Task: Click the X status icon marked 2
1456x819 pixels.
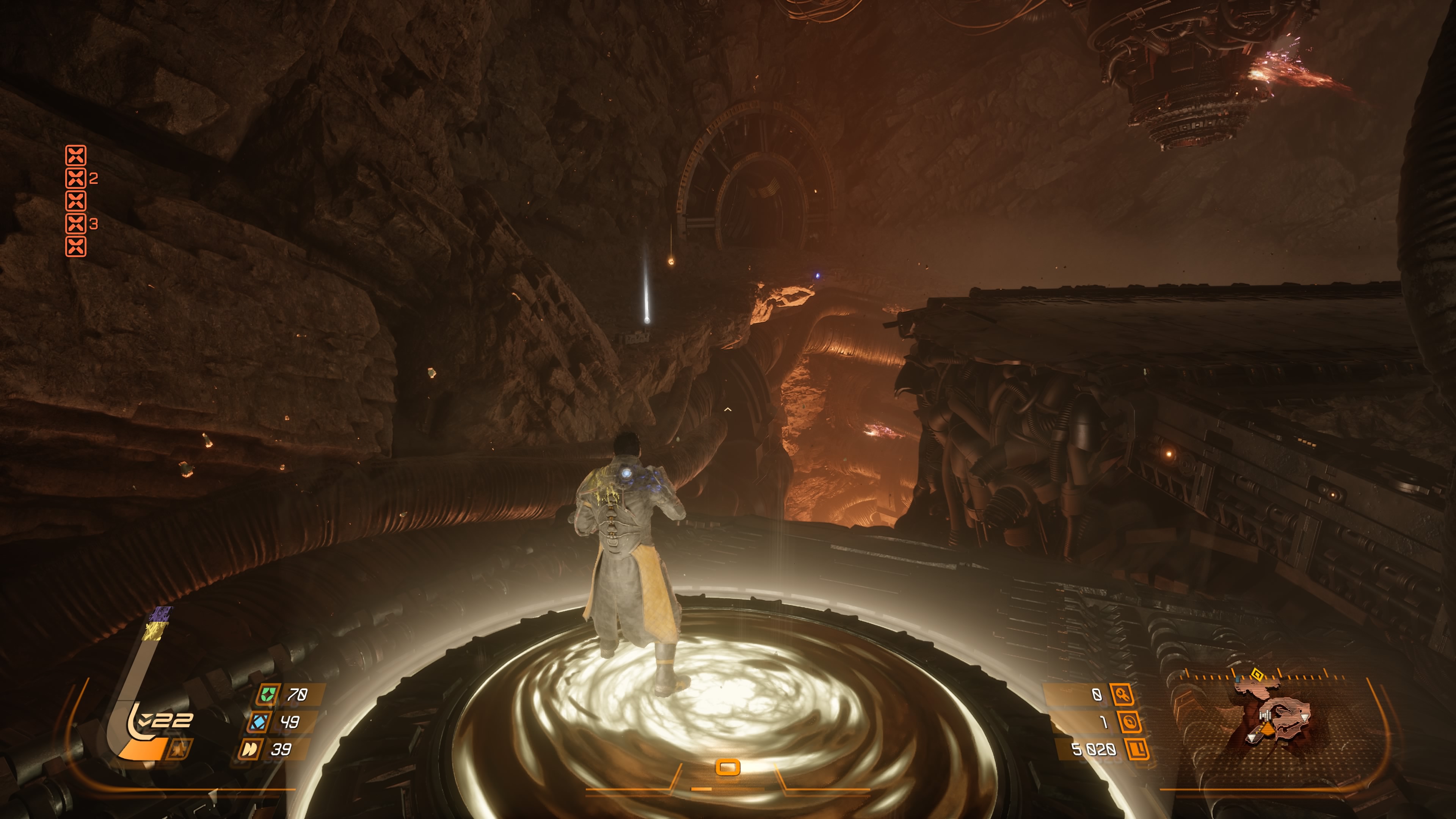Action: [x=76, y=179]
